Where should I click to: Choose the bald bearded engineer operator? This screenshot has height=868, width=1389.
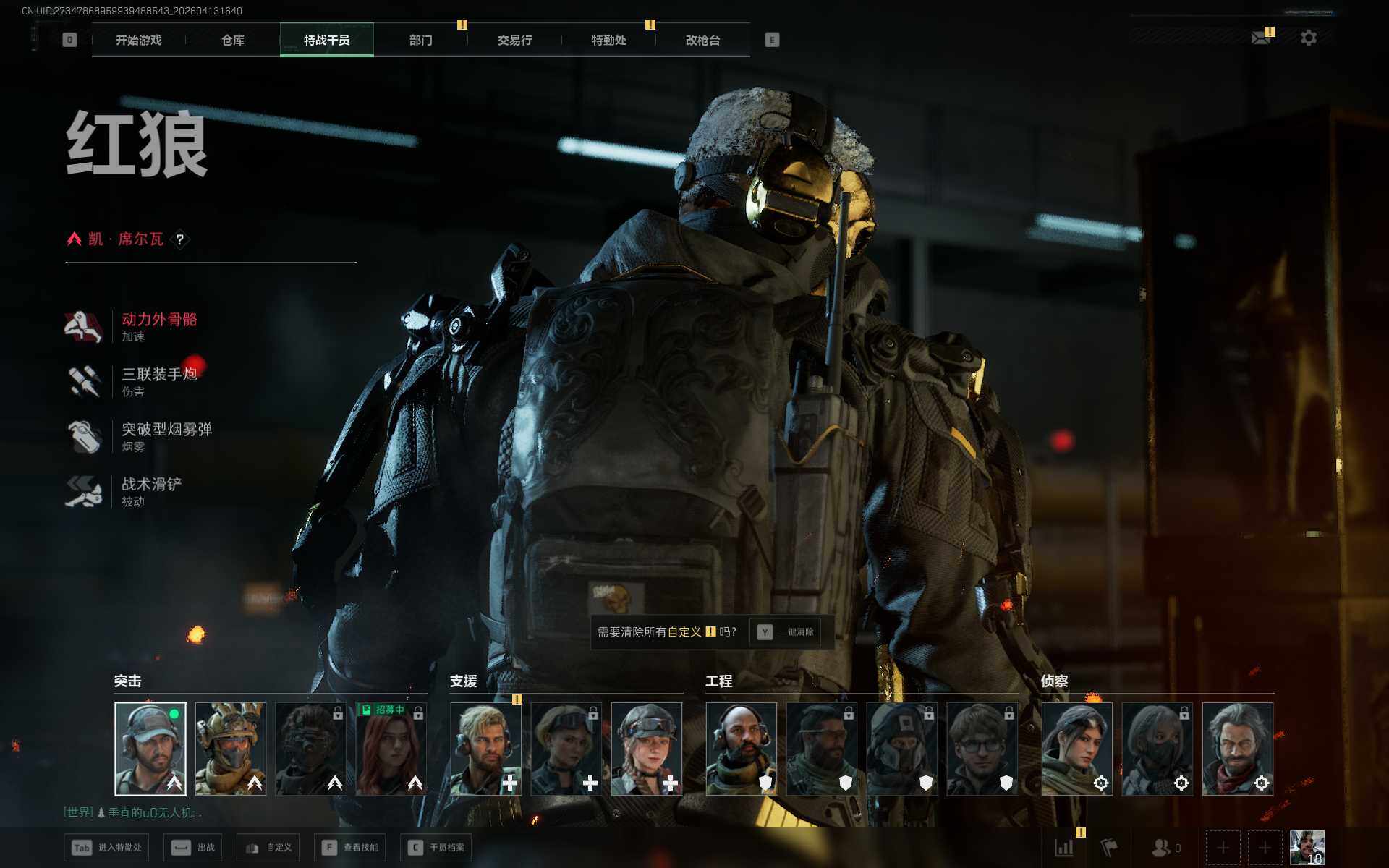pos(742,749)
